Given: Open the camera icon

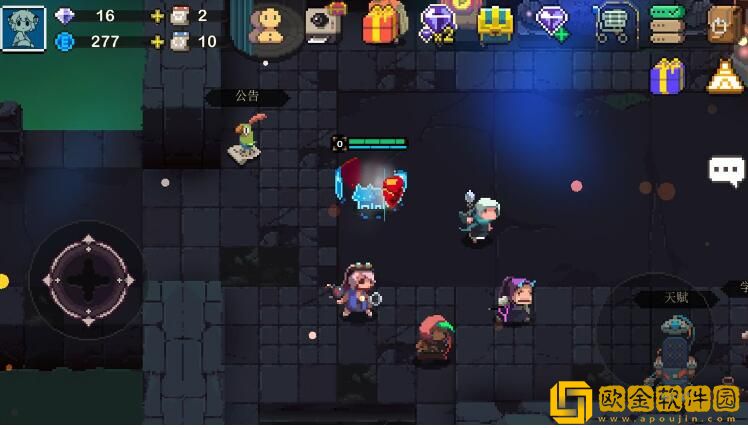Looking at the screenshot, I should pos(323,22).
